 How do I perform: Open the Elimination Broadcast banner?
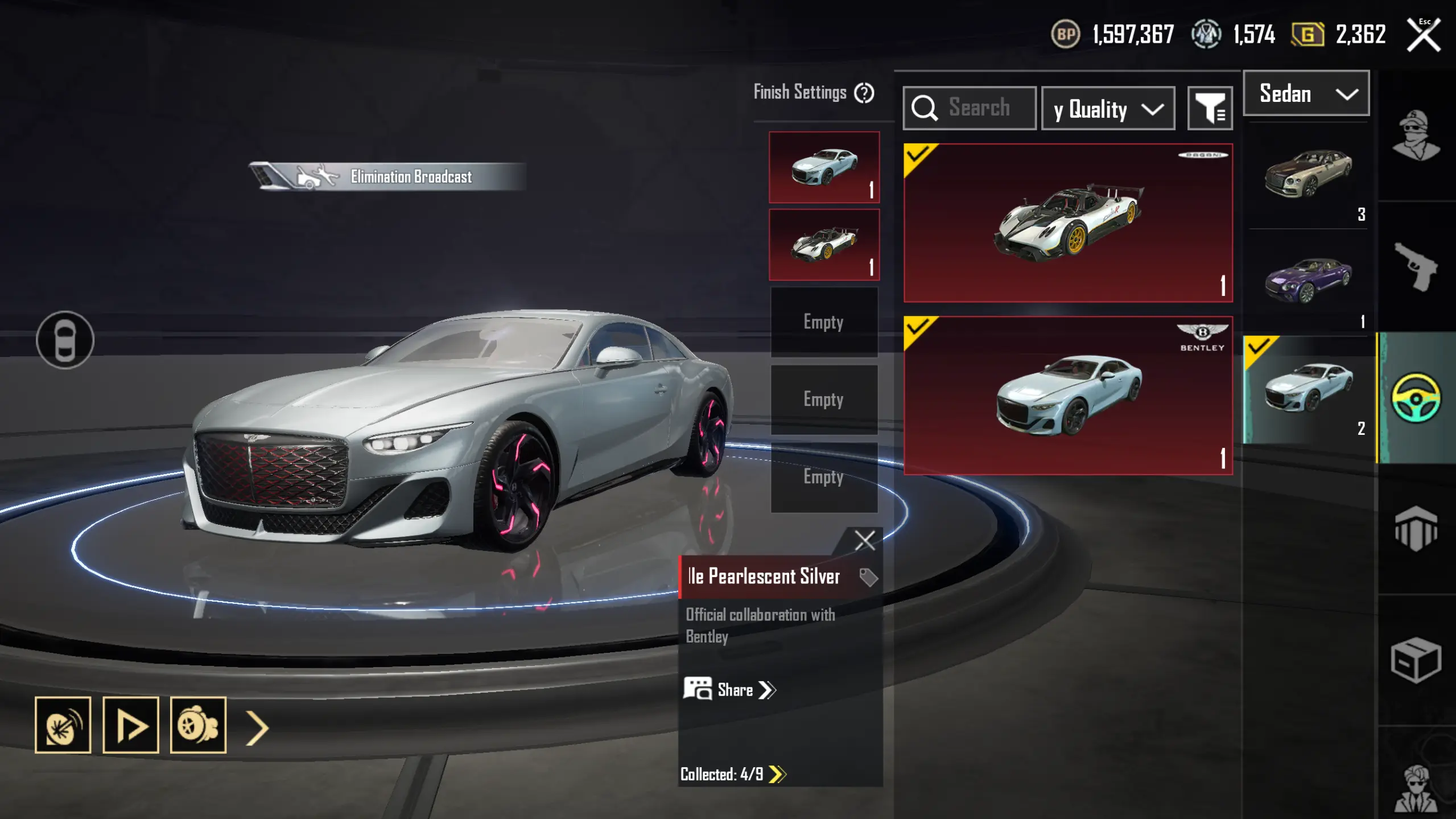[387, 177]
